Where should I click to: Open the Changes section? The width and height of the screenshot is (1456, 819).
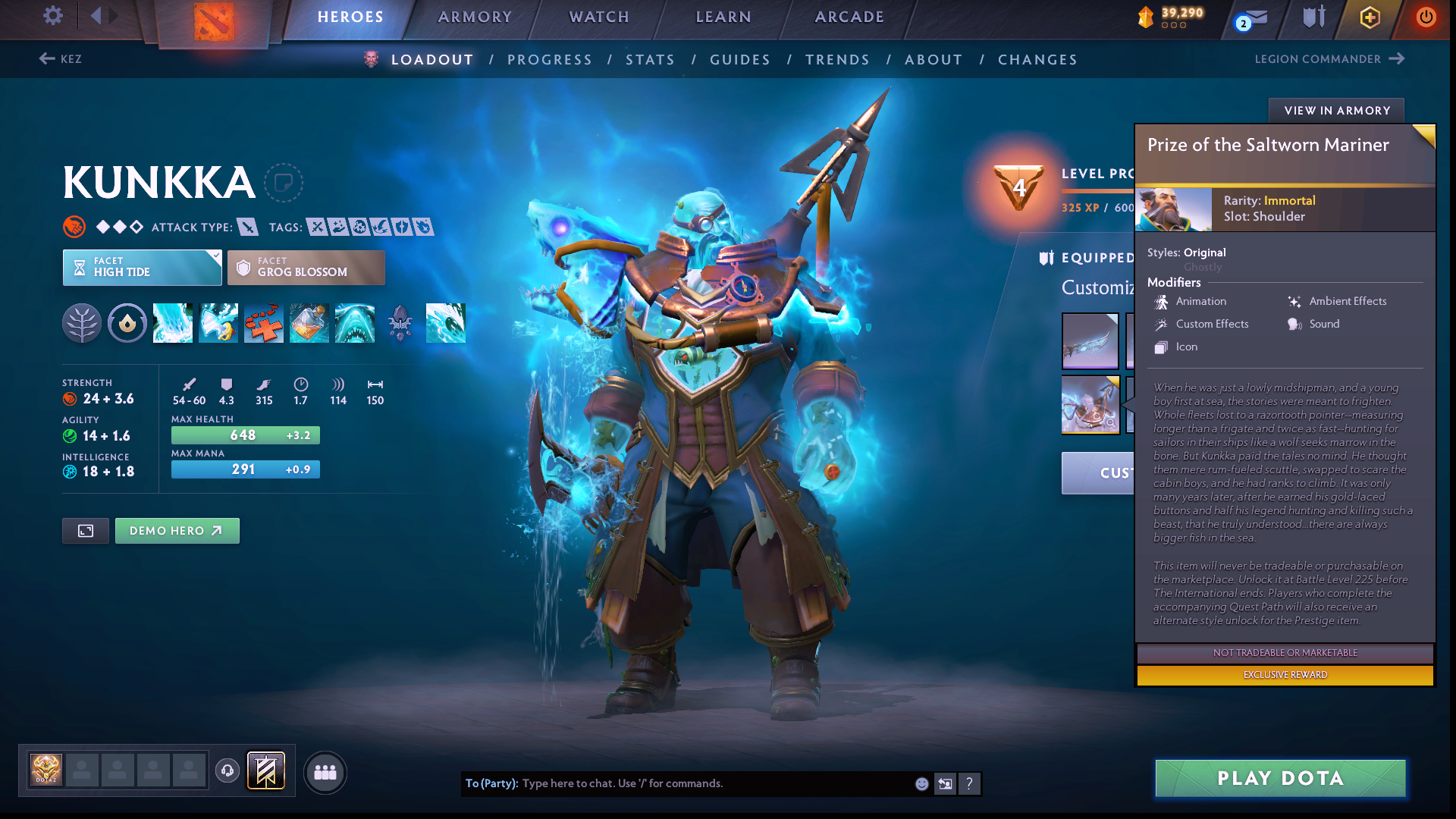(x=1037, y=60)
